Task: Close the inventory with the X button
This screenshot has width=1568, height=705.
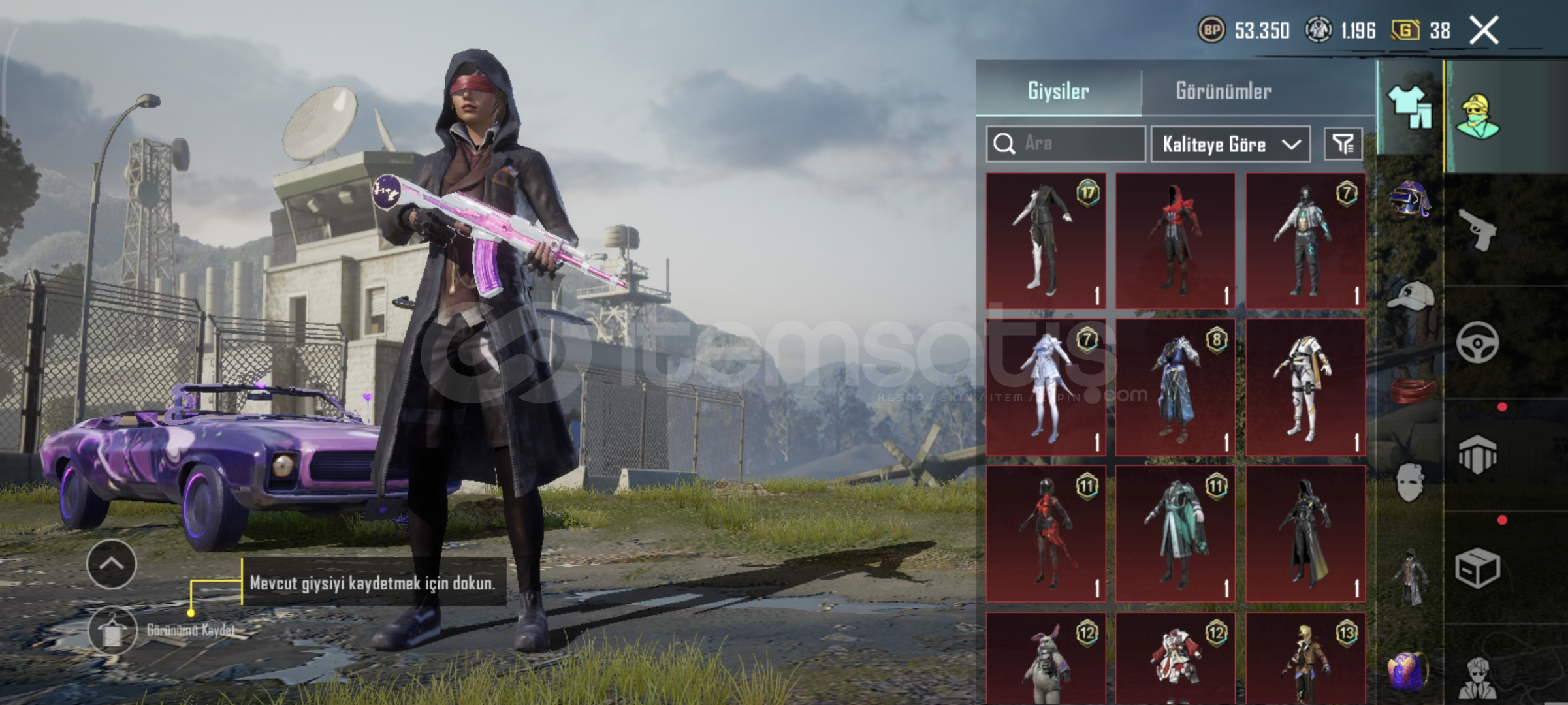Action: (x=1484, y=30)
